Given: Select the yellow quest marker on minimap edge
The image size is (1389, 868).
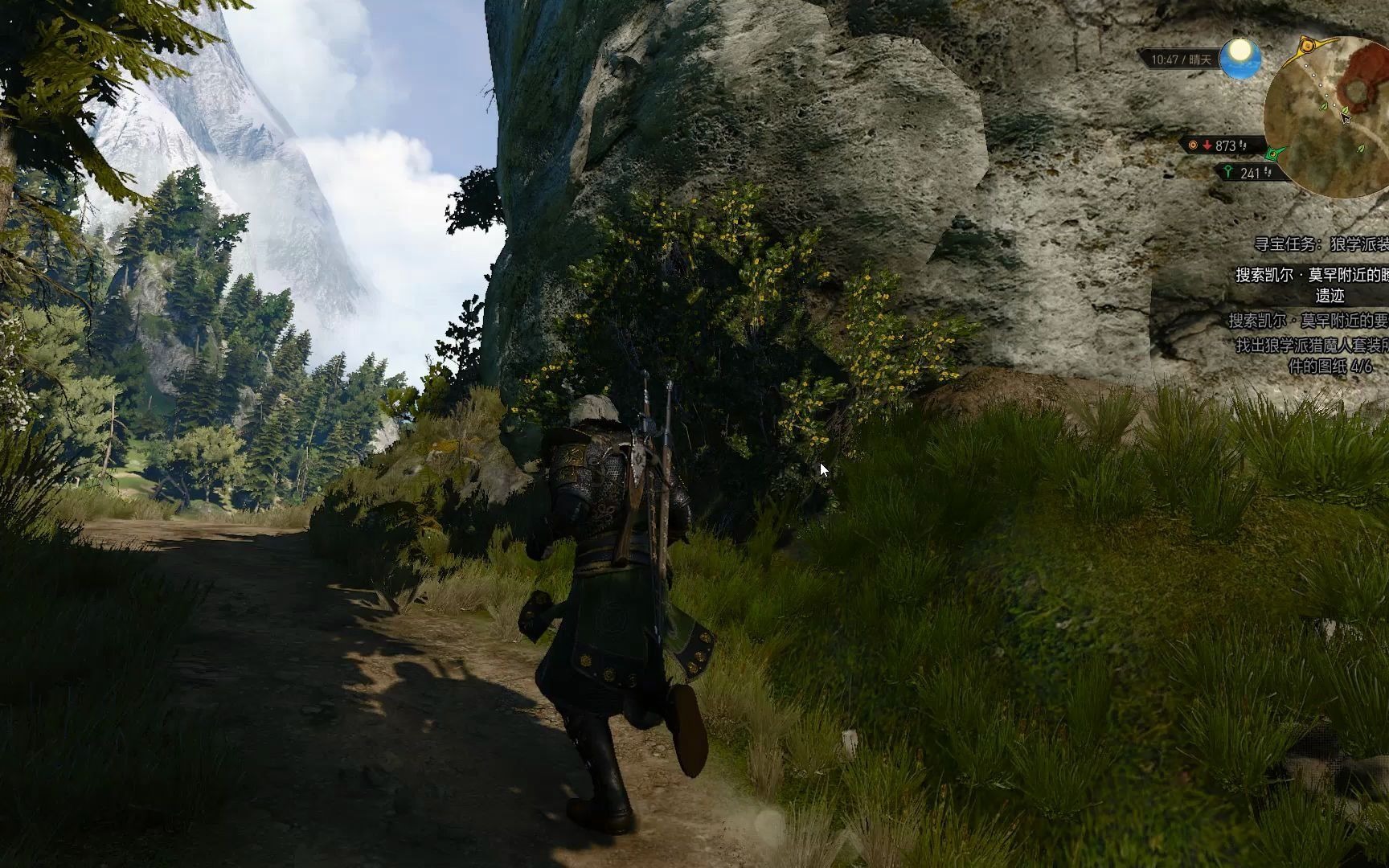Looking at the screenshot, I should 1308,45.
